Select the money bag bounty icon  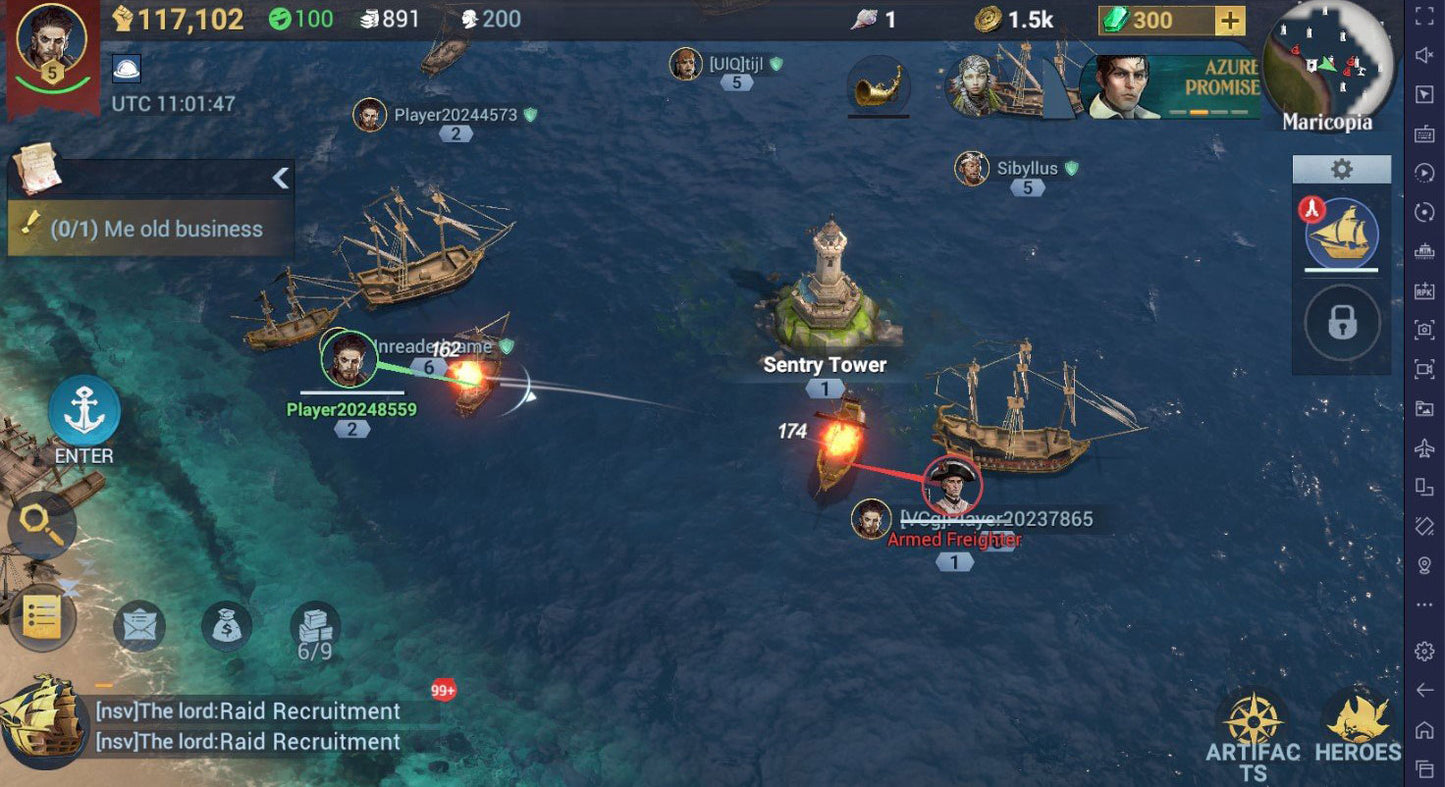pos(225,624)
